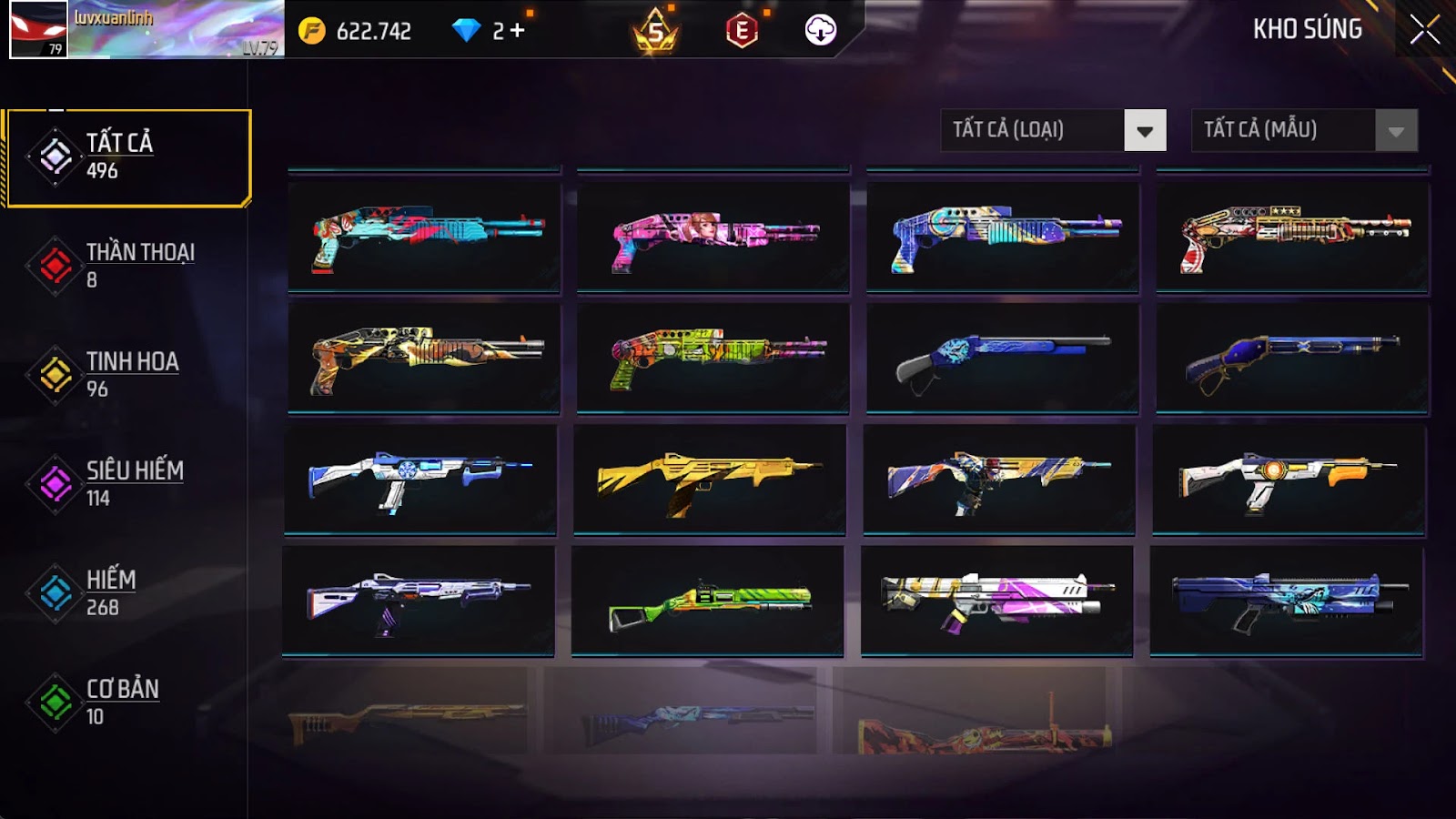Add diamonds with the plus button

tap(518, 31)
